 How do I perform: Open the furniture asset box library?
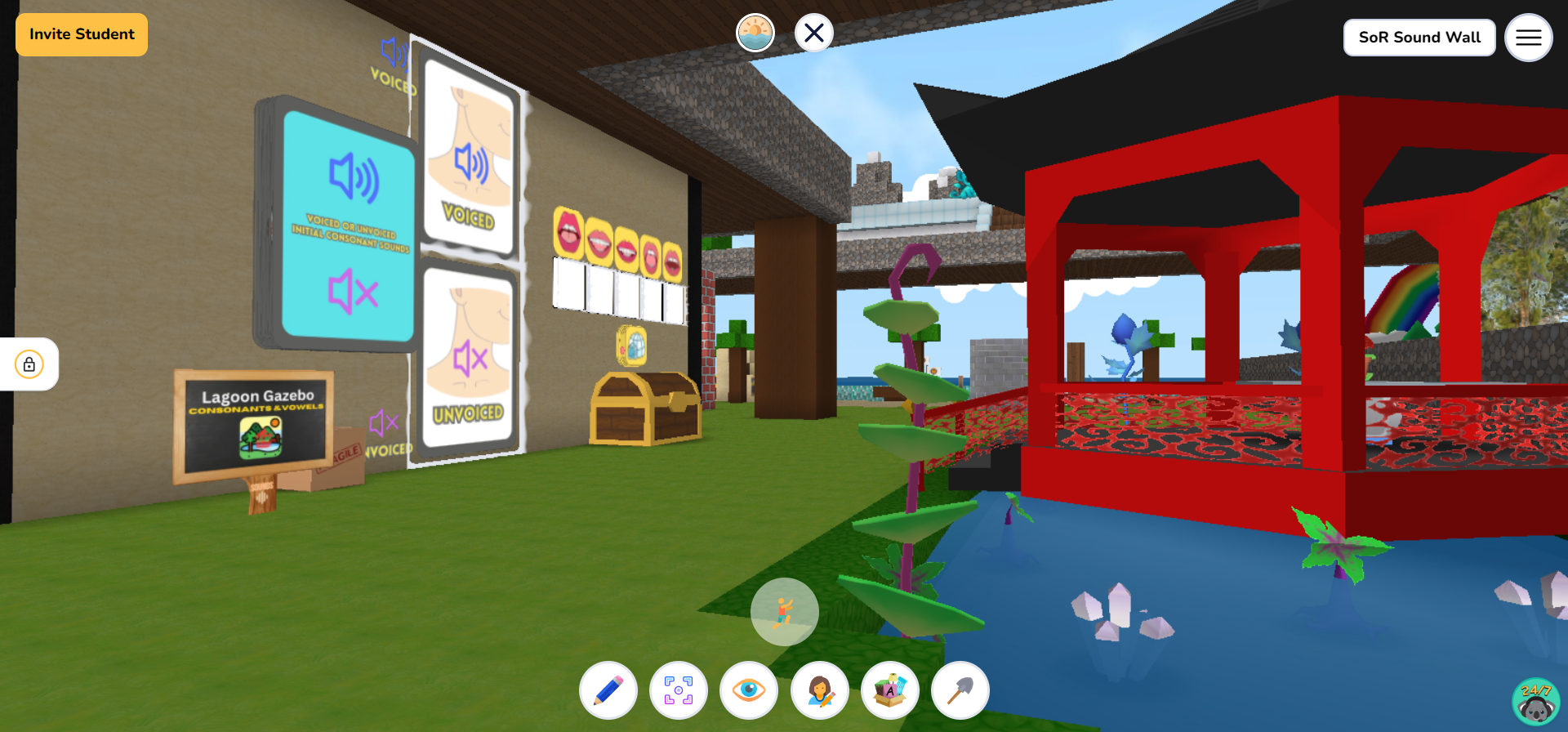coord(890,690)
